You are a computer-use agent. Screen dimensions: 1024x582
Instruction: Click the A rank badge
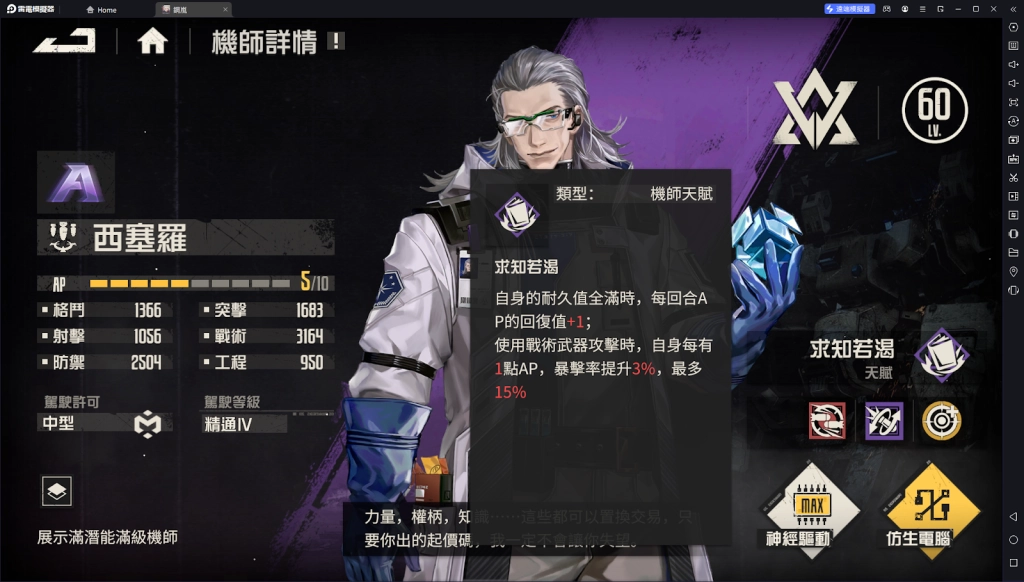click(74, 183)
